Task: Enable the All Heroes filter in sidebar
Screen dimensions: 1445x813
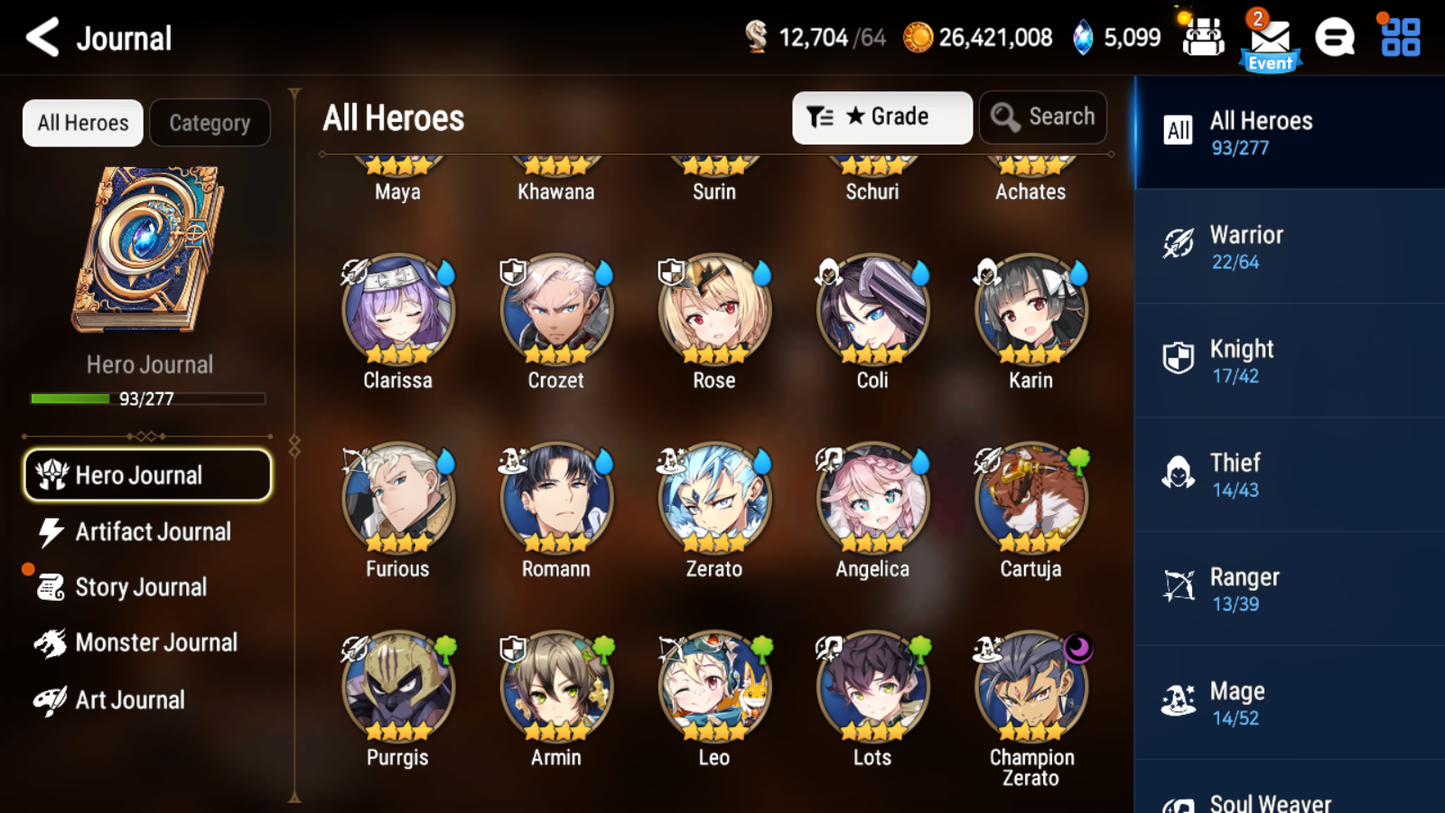Action: [1288, 131]
